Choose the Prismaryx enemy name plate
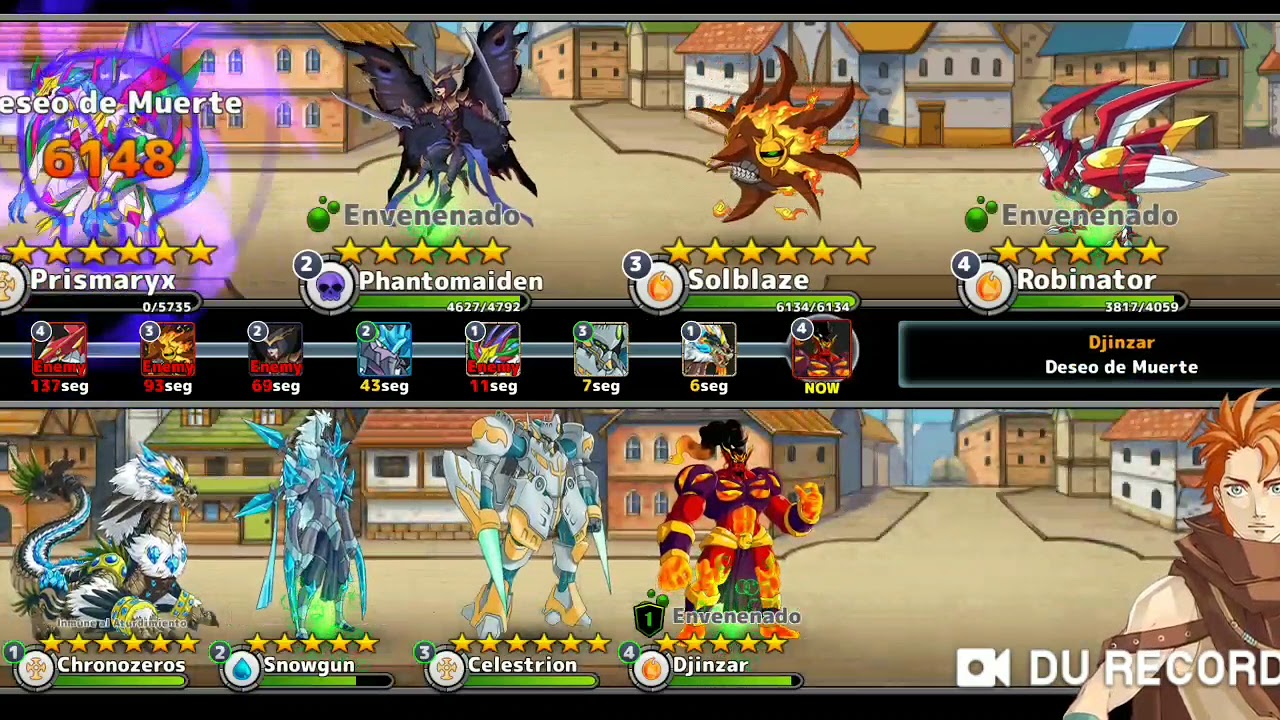Viewport: 1280px width, 720px height. pyautogui.click(x=102, y=282)
